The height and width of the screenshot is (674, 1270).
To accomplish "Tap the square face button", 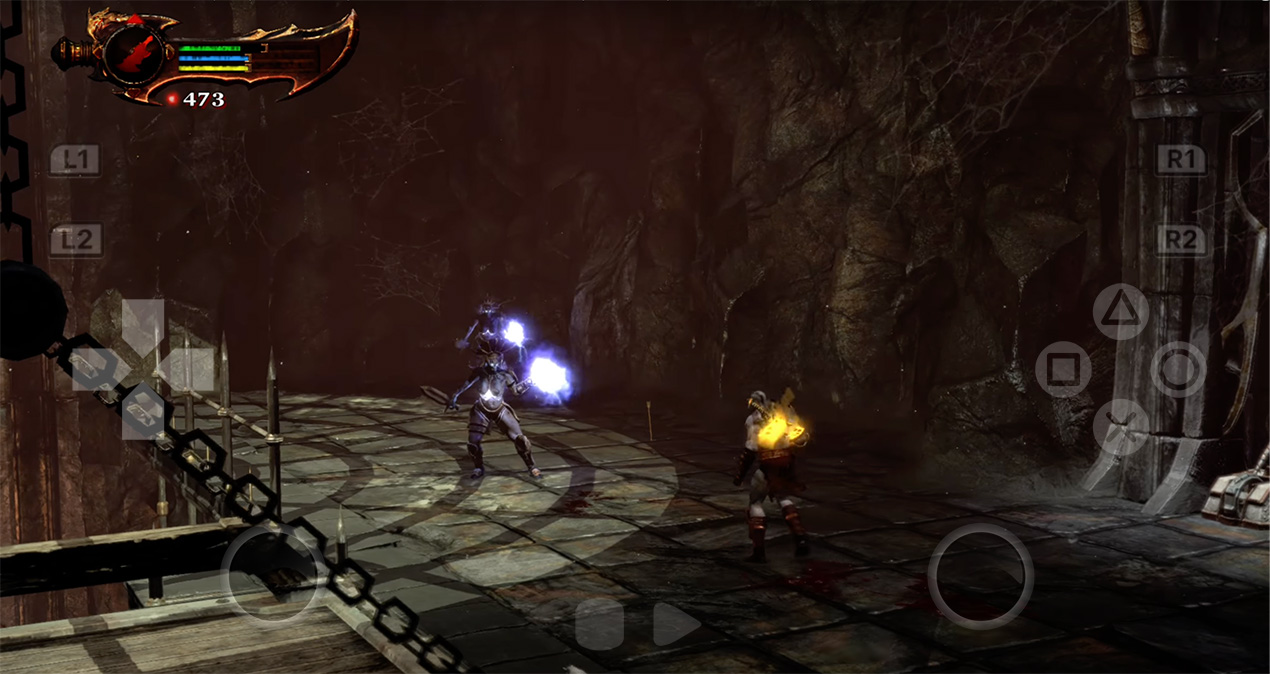I will 1063,369.
